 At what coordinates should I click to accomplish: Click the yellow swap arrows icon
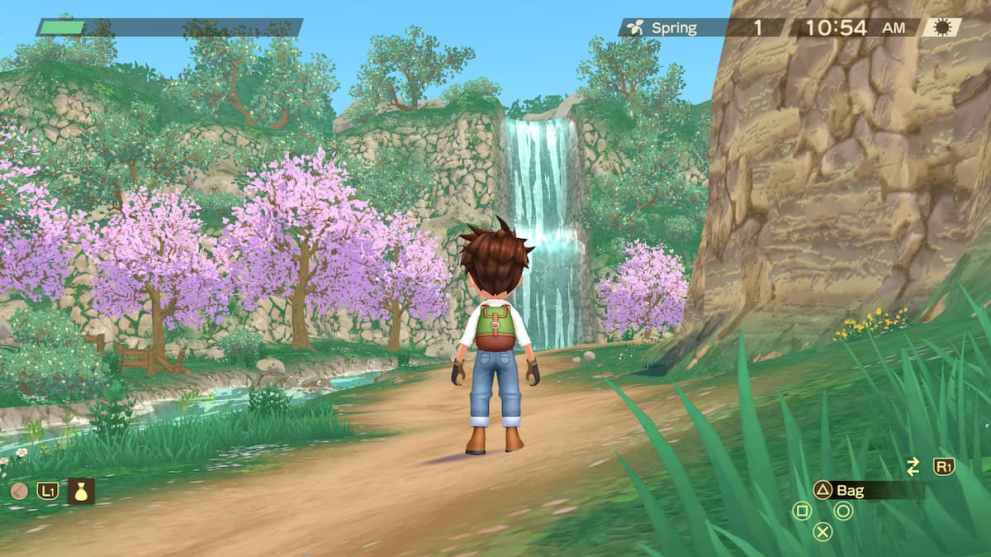(912, 466)
